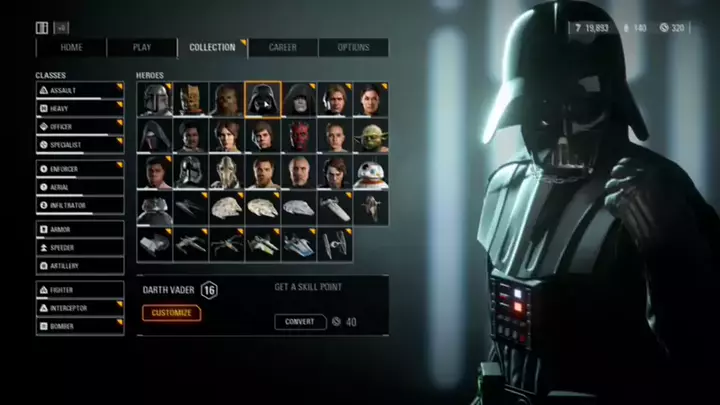720x405 pixels.
Task: Select the Infiltrator class entry
Action: click(80, 205)
